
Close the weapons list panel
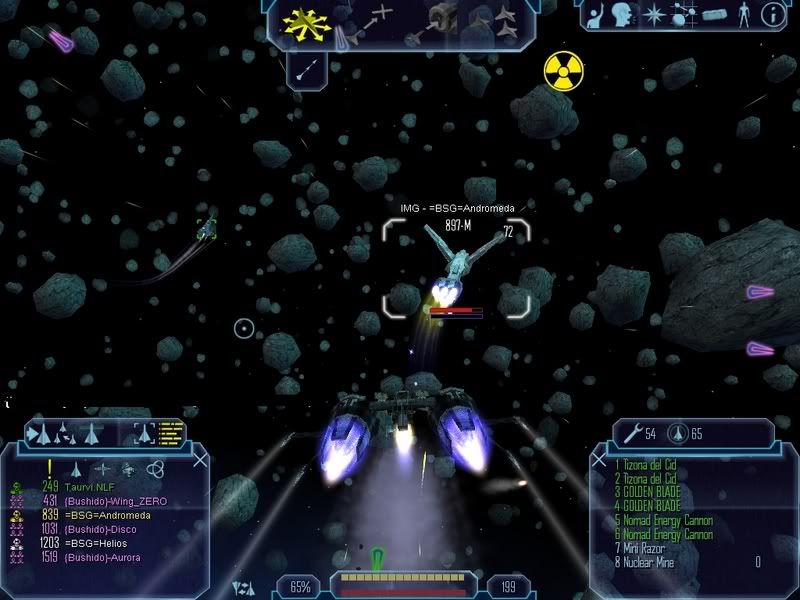pyautogui.click(x=598, y=459)
